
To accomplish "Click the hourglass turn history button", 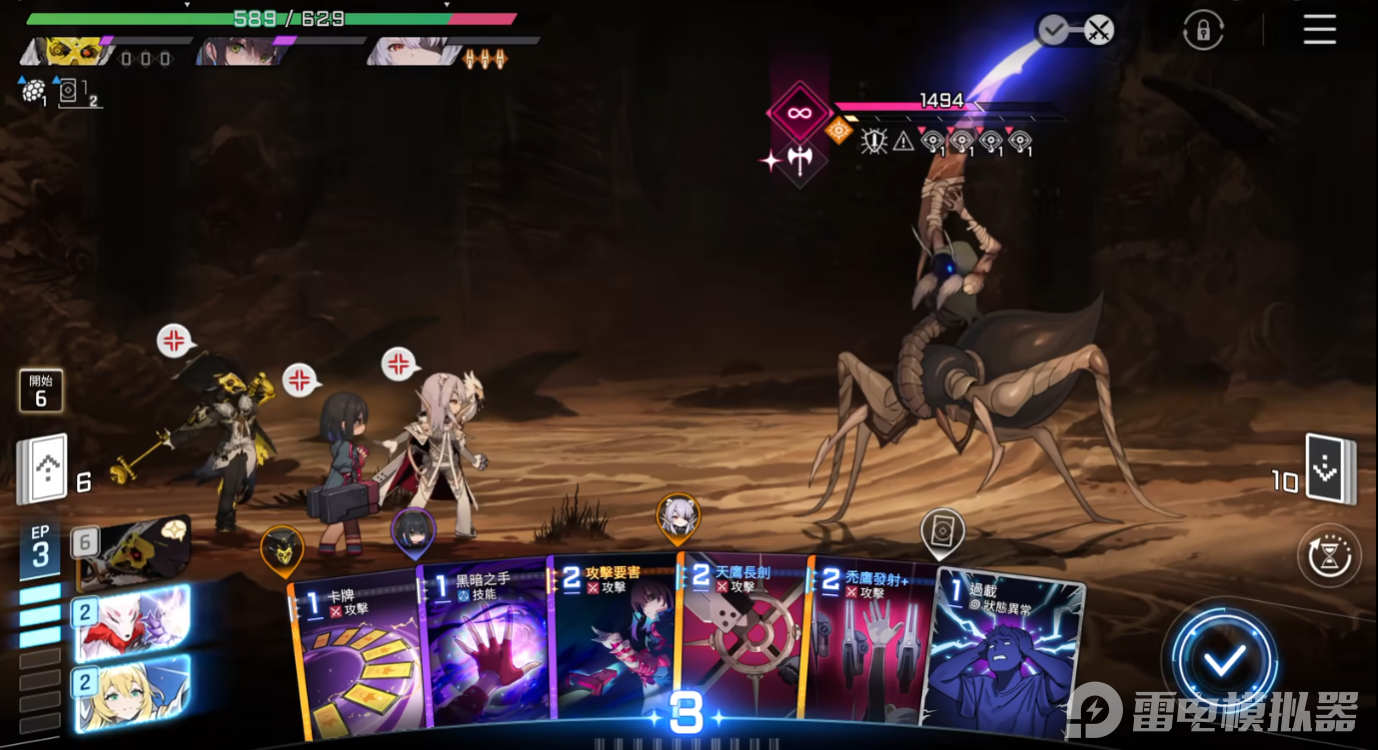I will [x=1329, y=555].
